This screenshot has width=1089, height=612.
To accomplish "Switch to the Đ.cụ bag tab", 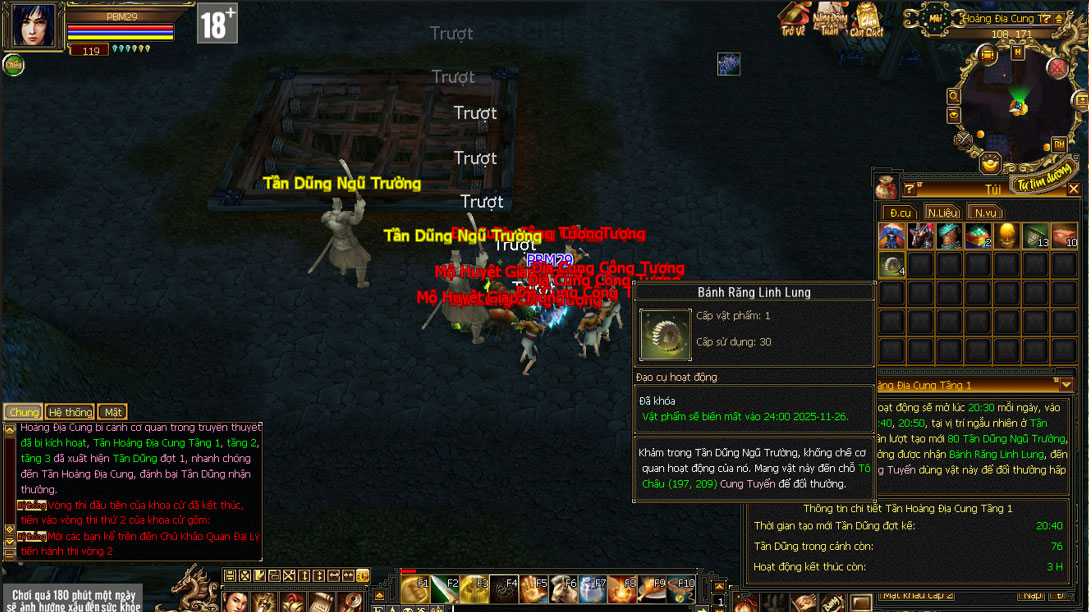I will 900,212.
